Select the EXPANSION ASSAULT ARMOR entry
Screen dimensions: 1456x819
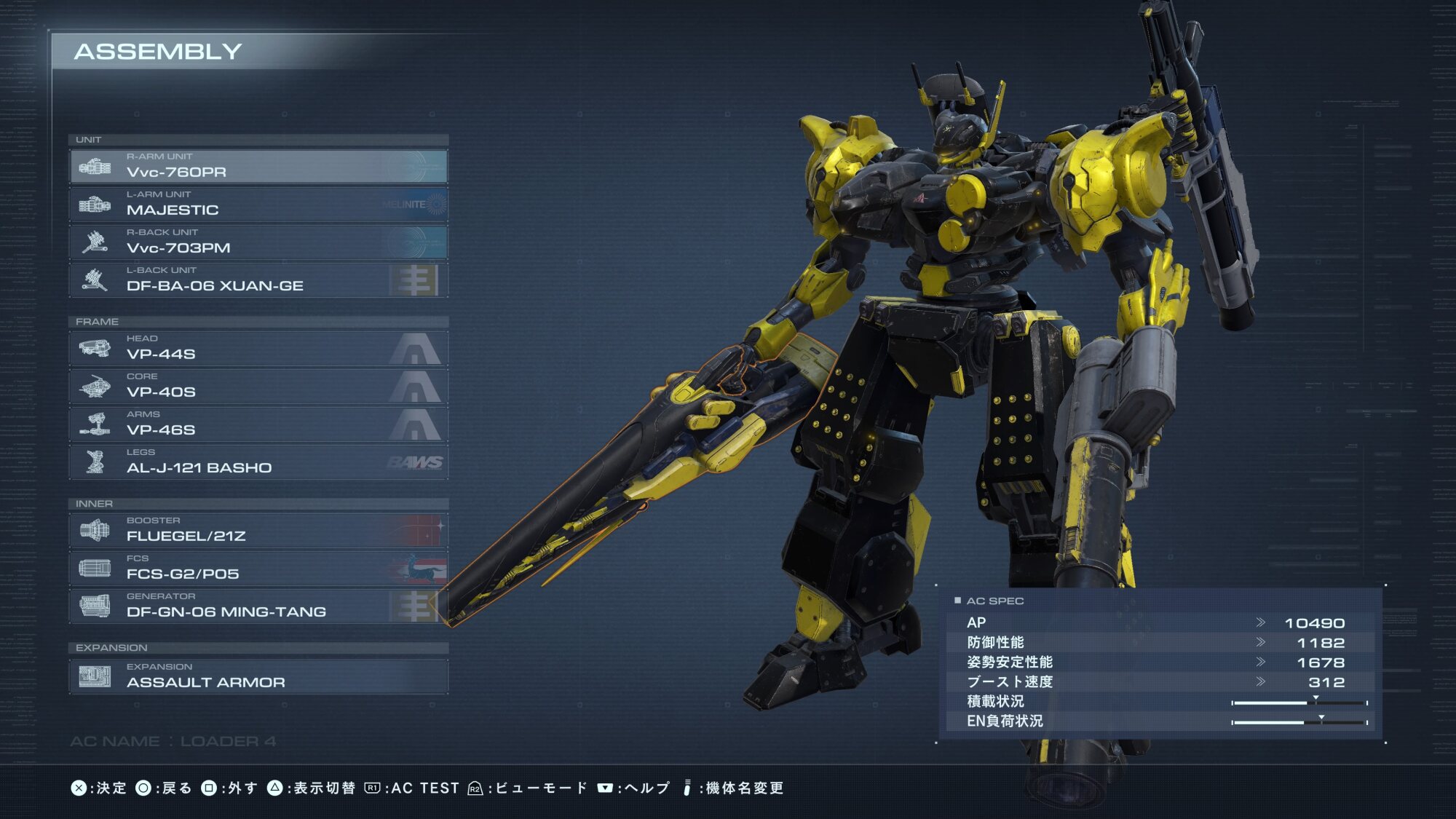pyautogui.click(x=258, y=676)
